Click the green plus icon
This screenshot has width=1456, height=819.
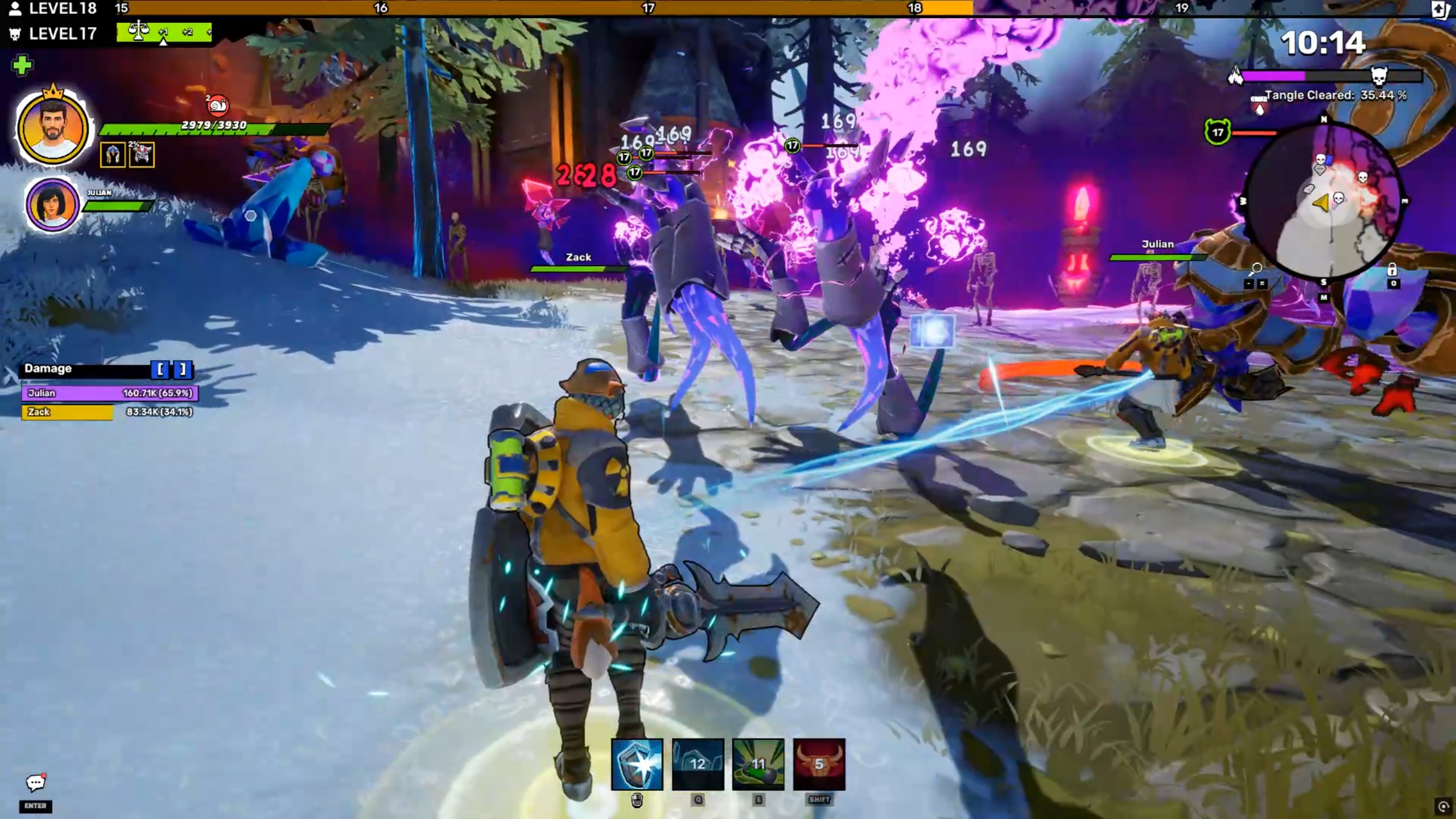(x=22, y=65)
